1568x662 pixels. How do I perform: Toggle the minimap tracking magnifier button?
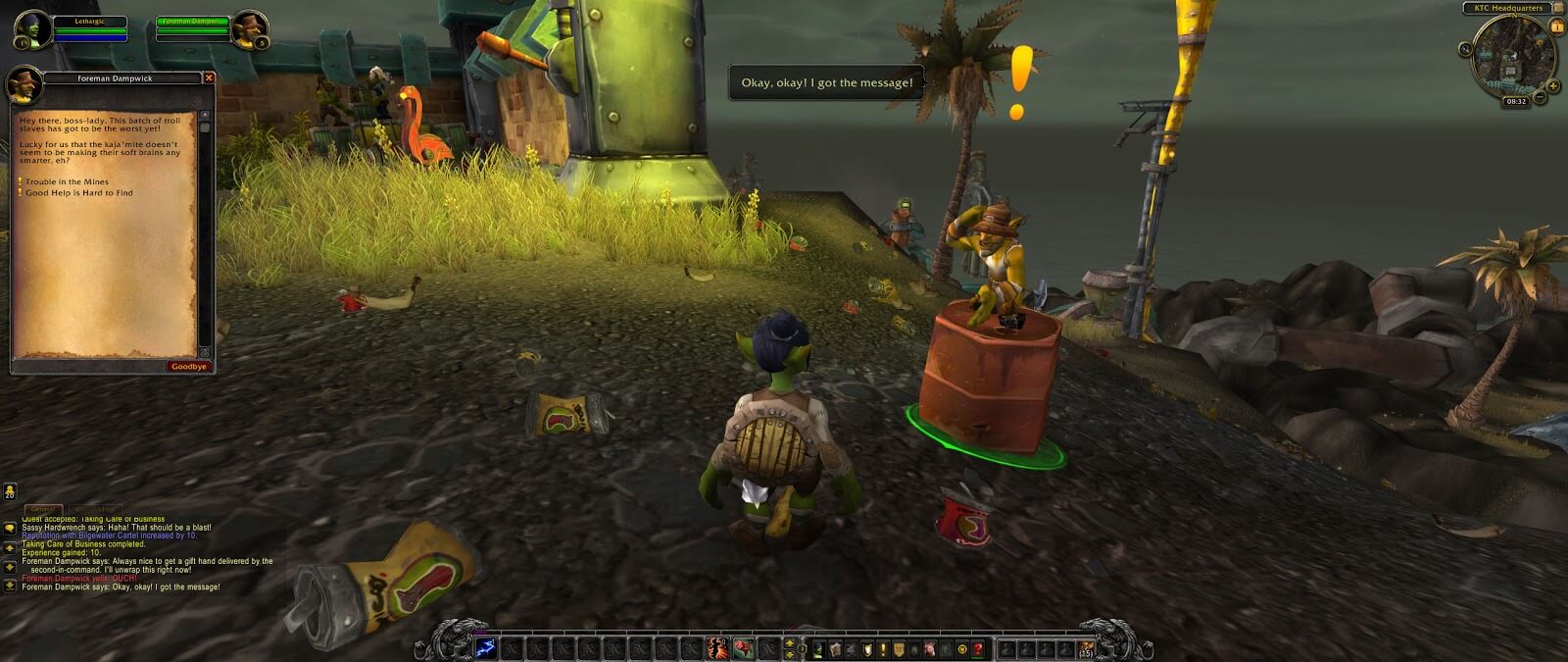point(1466,49)
